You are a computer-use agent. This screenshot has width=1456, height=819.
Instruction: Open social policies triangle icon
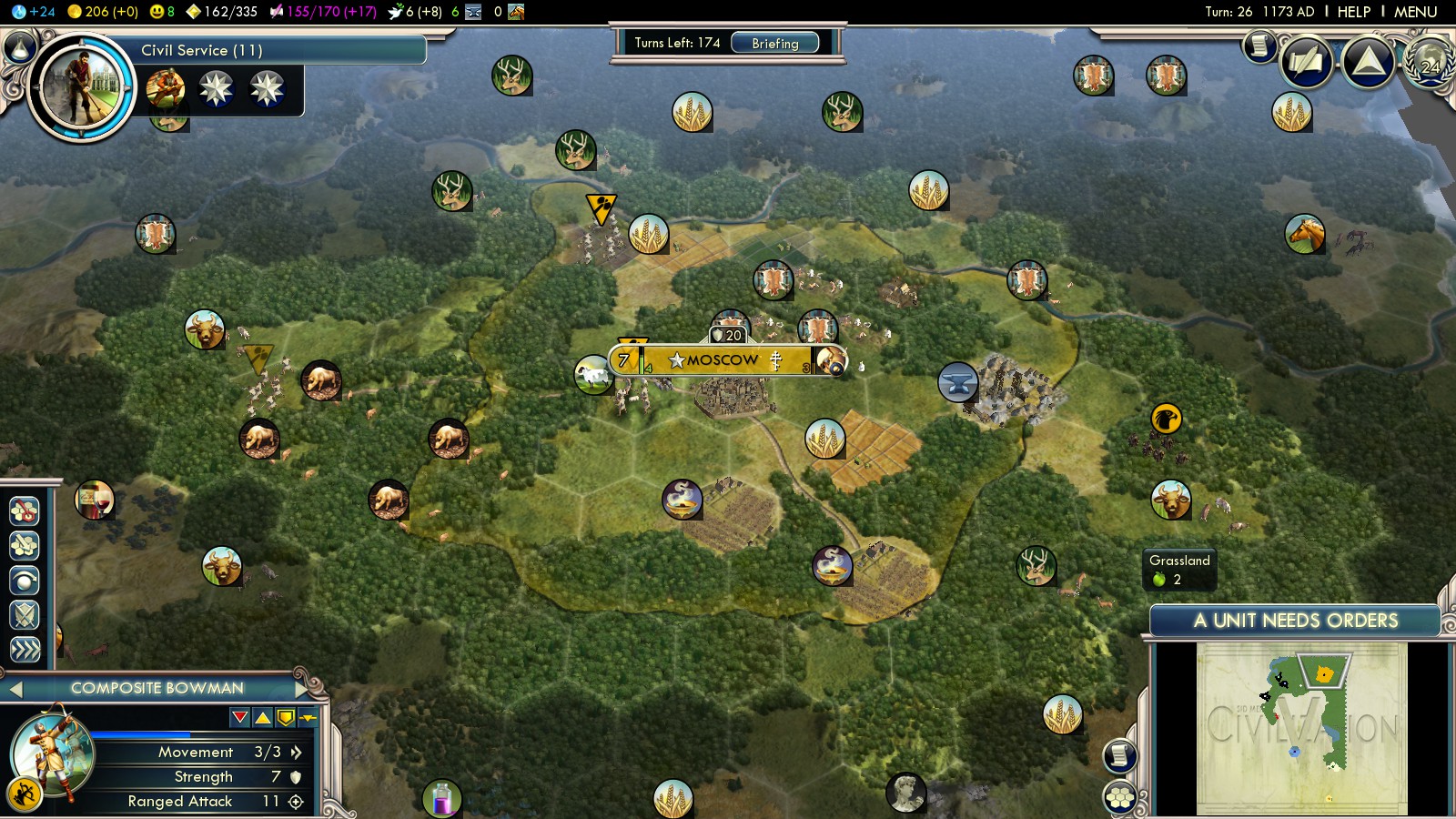click(x=1368, y=62)
